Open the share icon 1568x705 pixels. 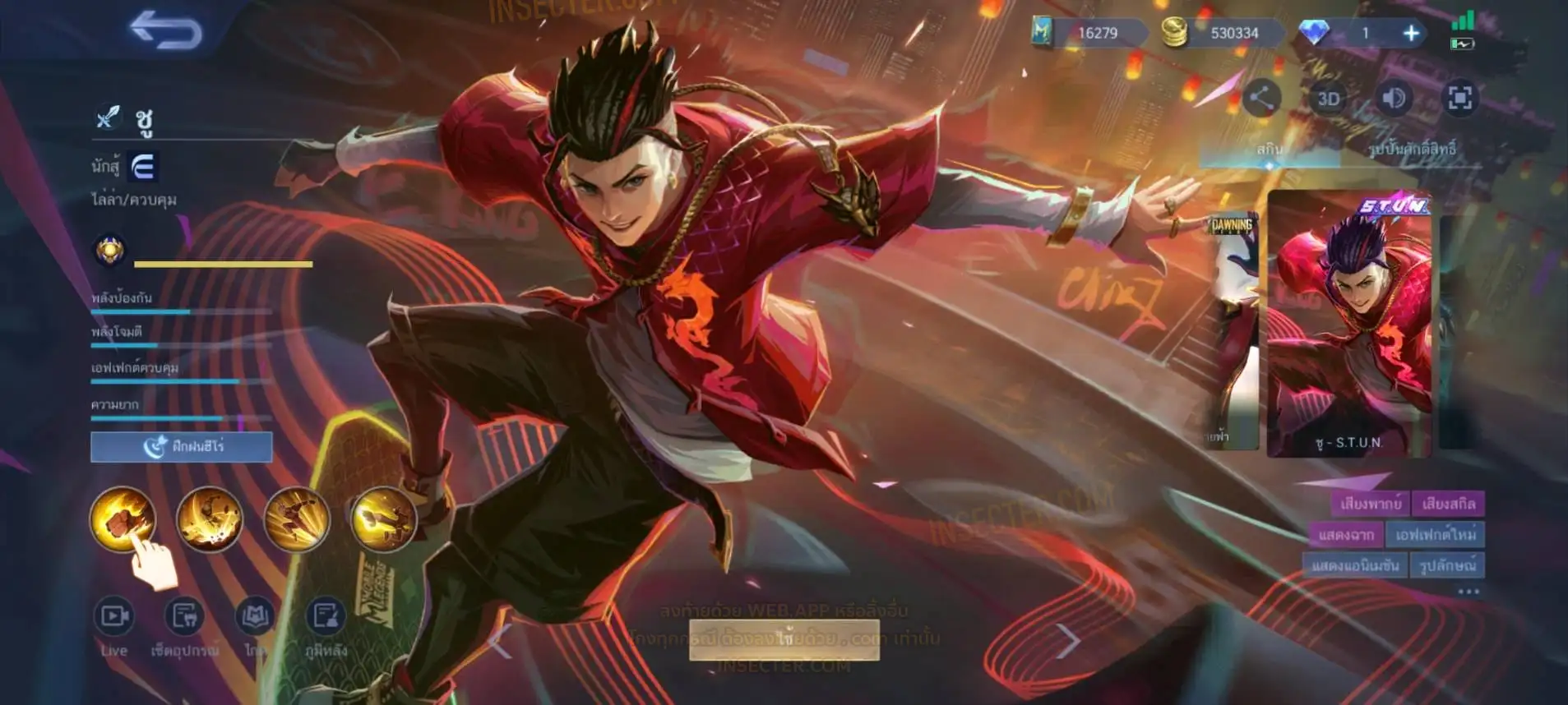[1260, 99]
